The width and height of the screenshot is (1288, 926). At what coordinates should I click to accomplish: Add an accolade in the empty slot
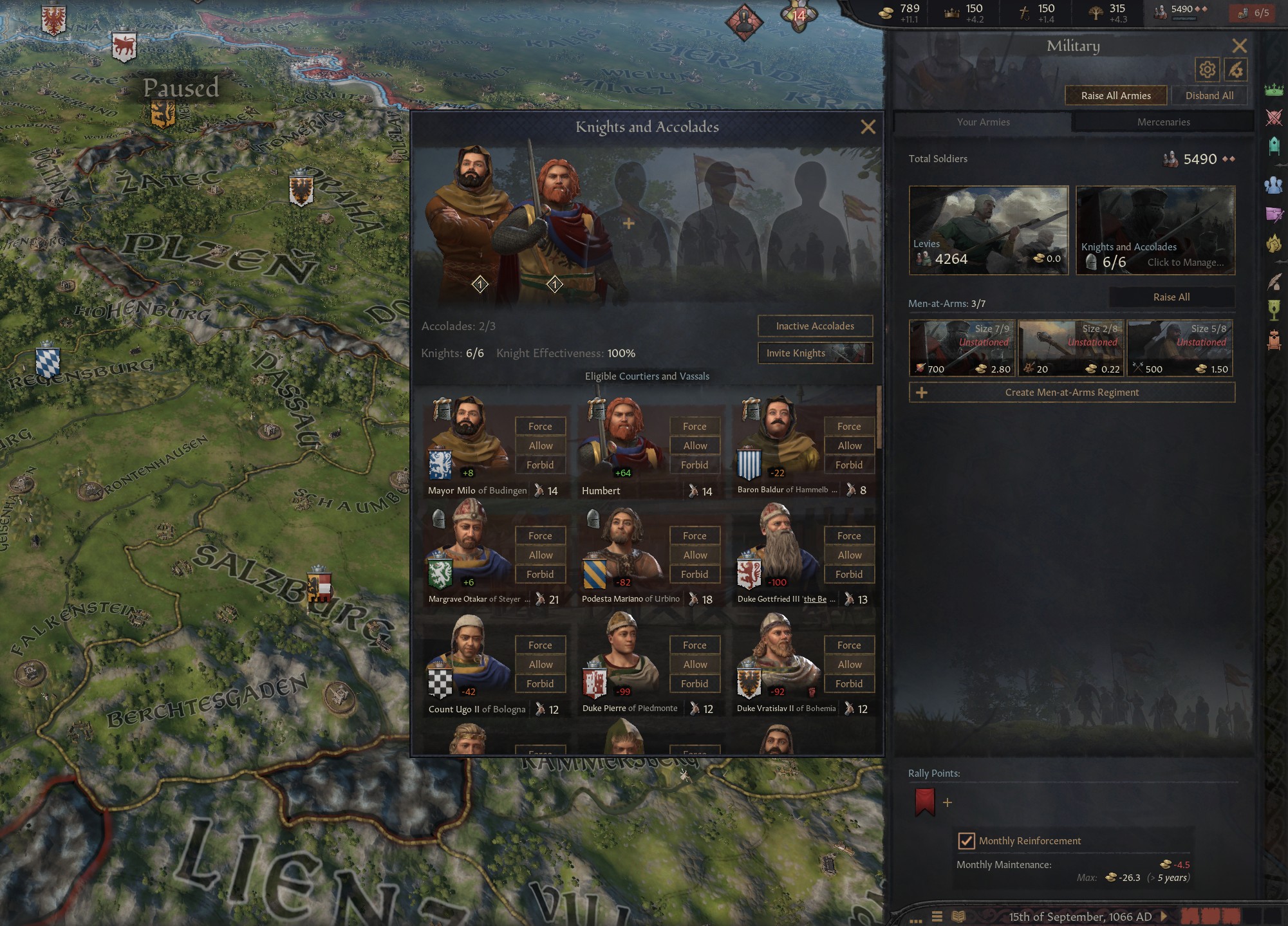[x=629, y=223]
